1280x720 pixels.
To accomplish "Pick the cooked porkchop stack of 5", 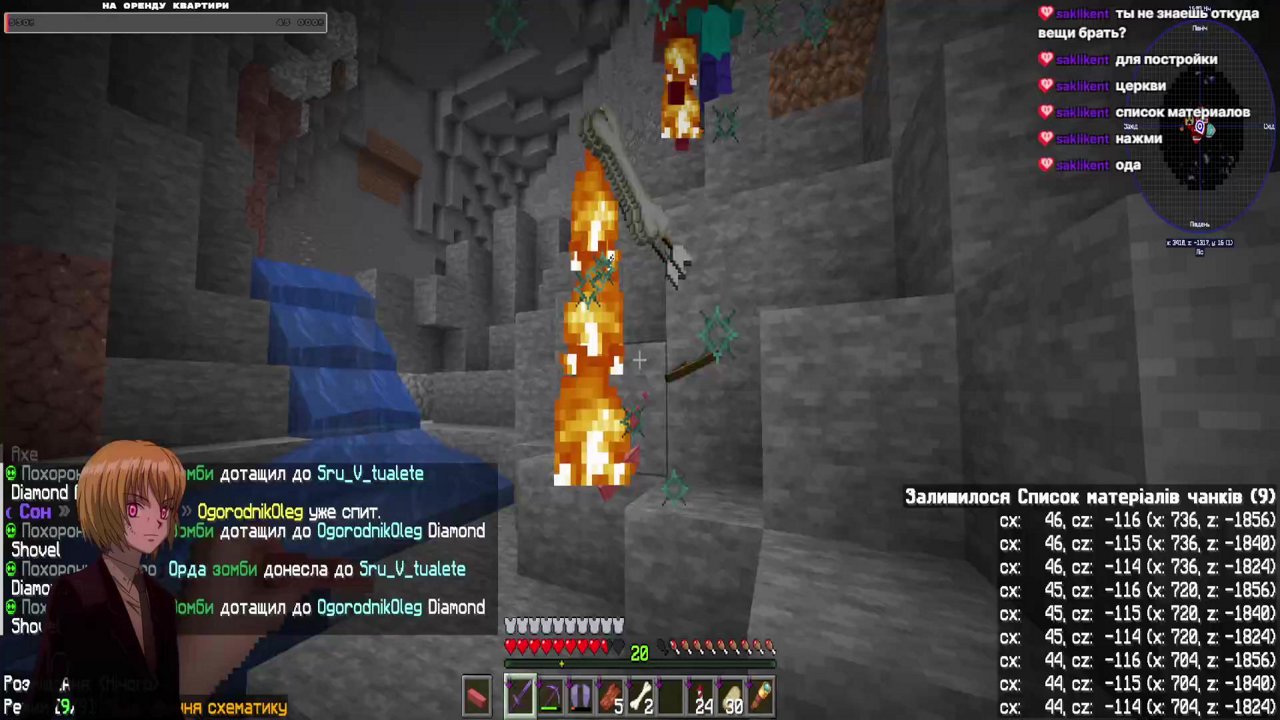I will (610, 695).
